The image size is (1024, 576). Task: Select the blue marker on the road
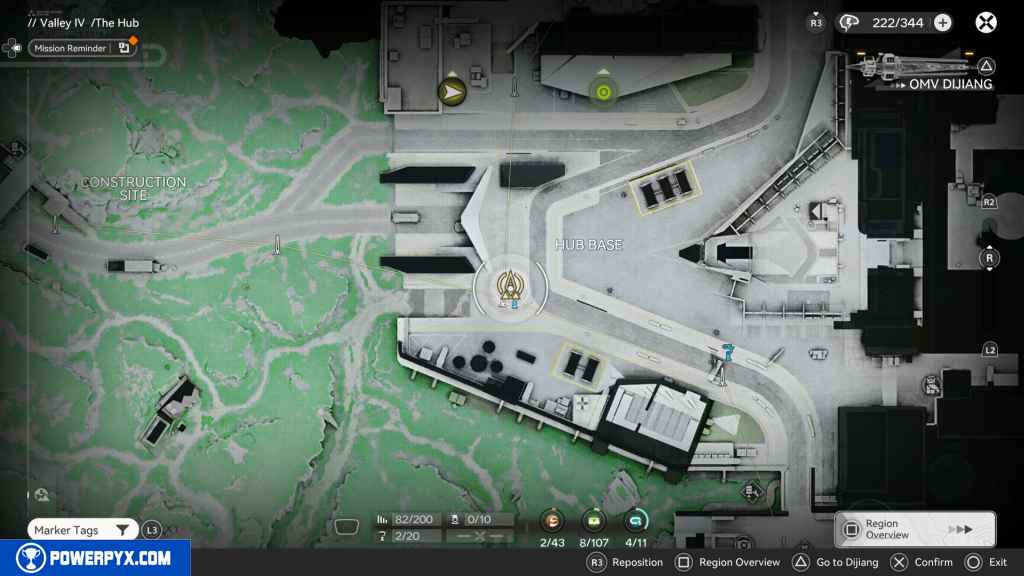[728, 349]
